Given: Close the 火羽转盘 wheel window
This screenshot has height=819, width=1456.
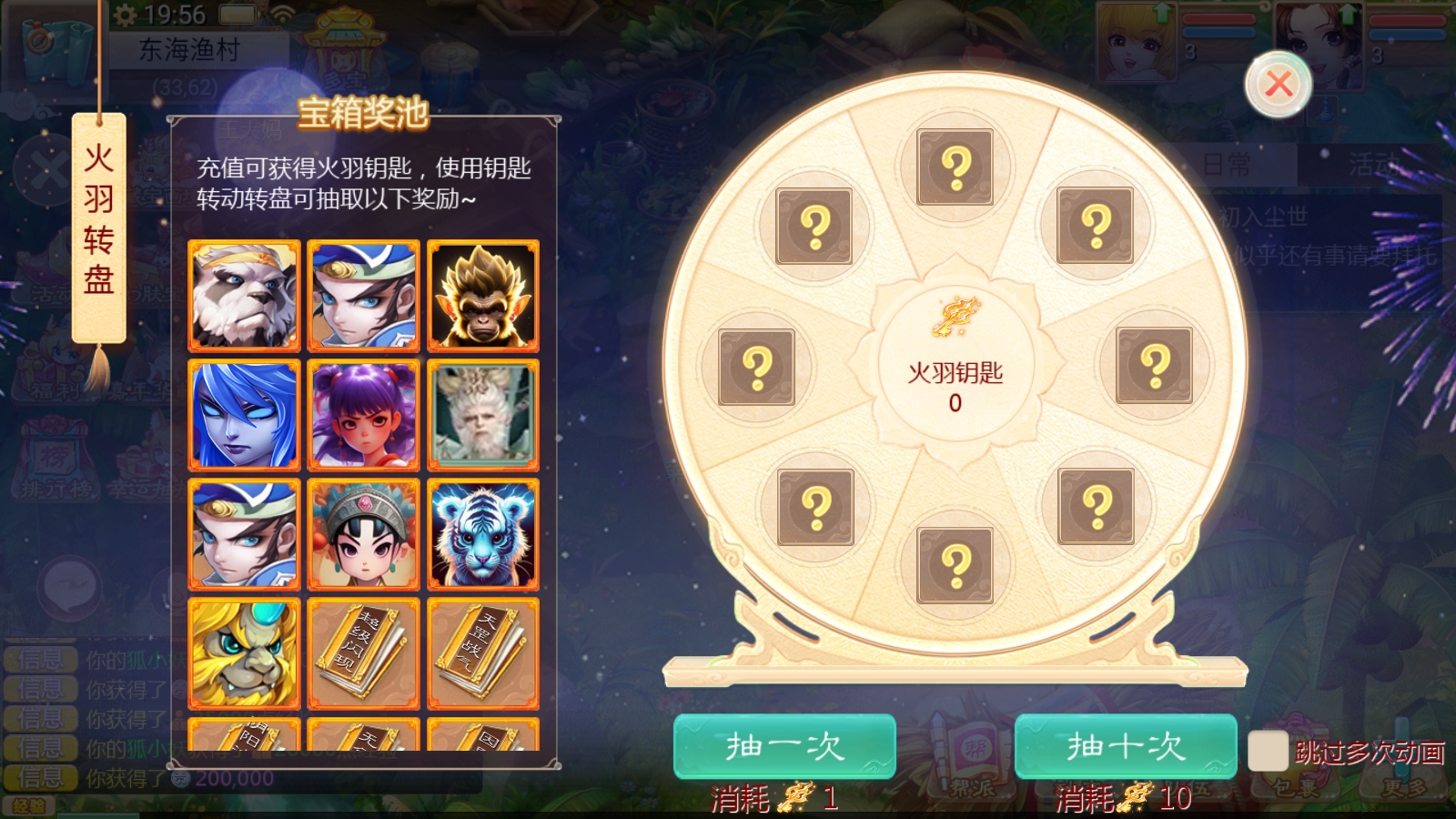Looking at the screenshot, I should tap(1278, 82).
